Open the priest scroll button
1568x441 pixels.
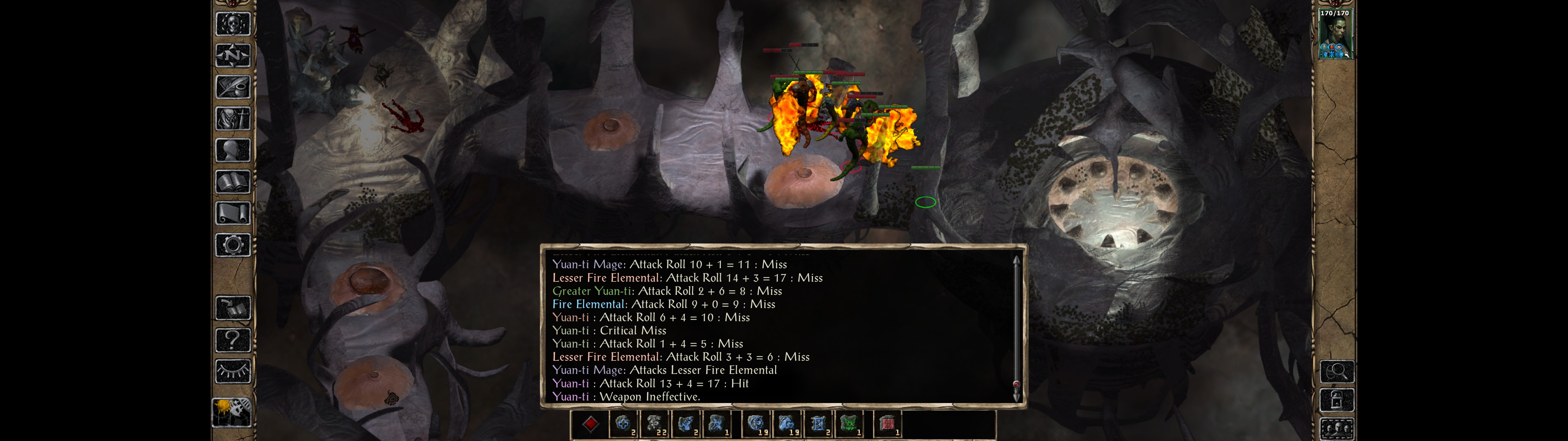coord(232,213)
